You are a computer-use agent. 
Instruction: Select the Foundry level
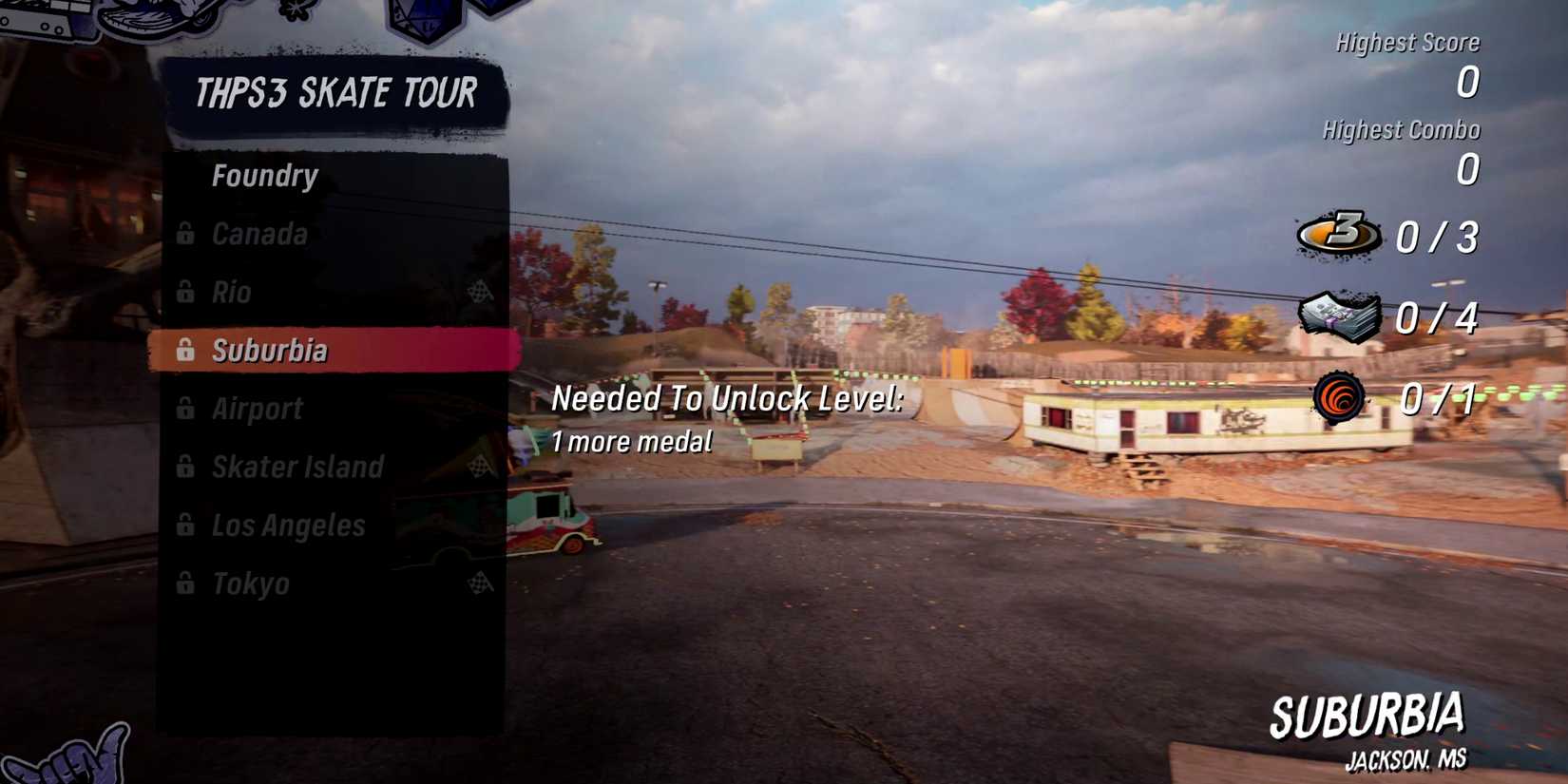coord(266,175)
